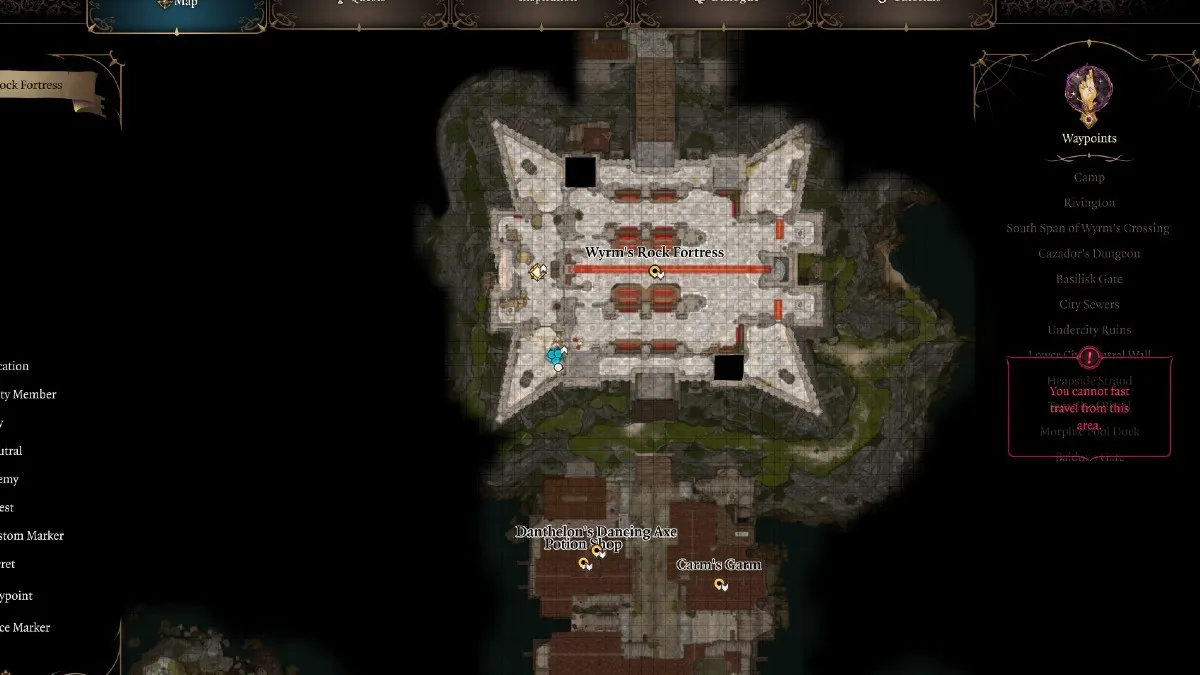Select the Carm's Garm map marker
Viewport: 1200px width, 675px height.
(719, 584)
